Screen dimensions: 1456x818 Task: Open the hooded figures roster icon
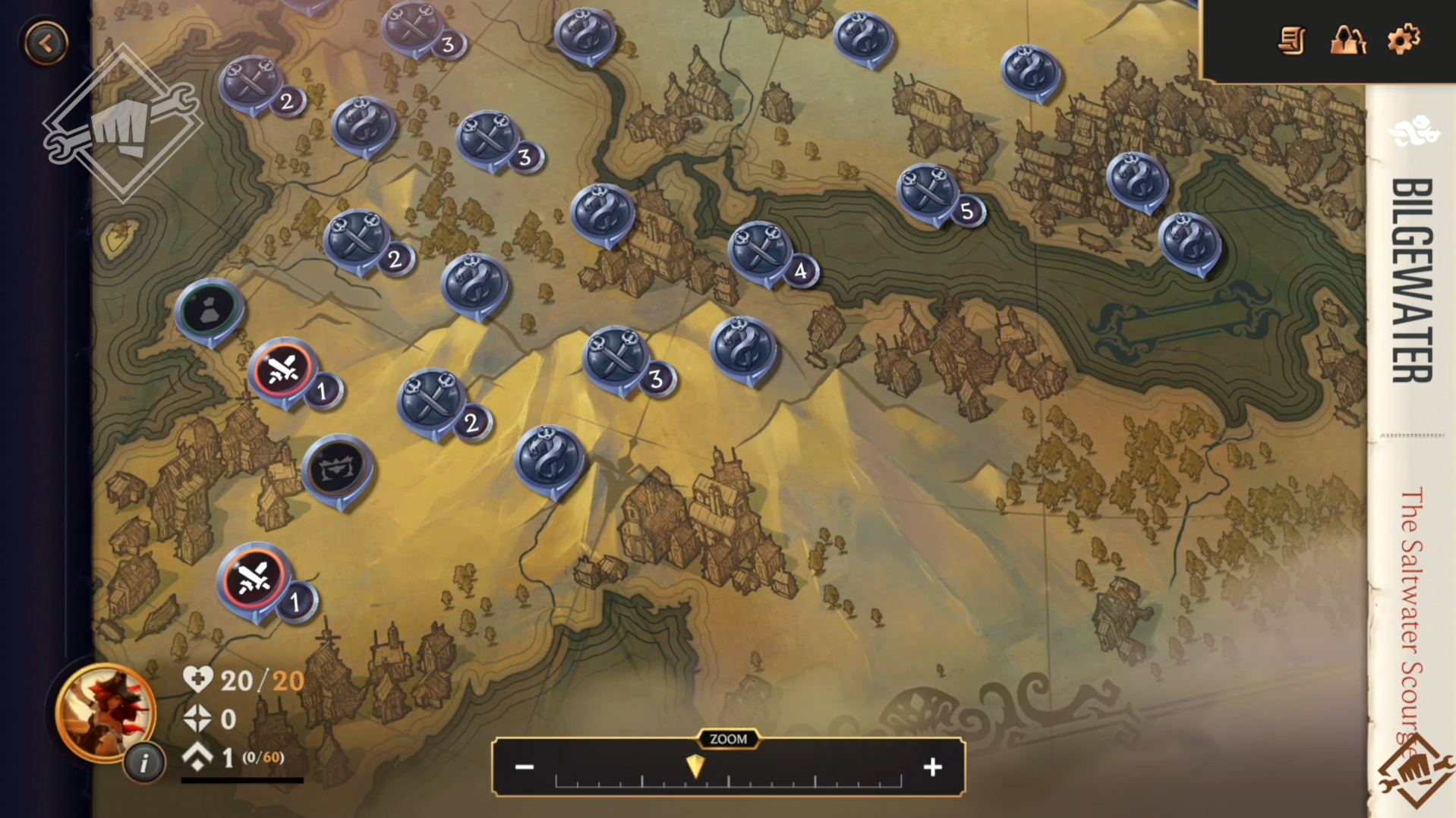[x=1347, y=39]
